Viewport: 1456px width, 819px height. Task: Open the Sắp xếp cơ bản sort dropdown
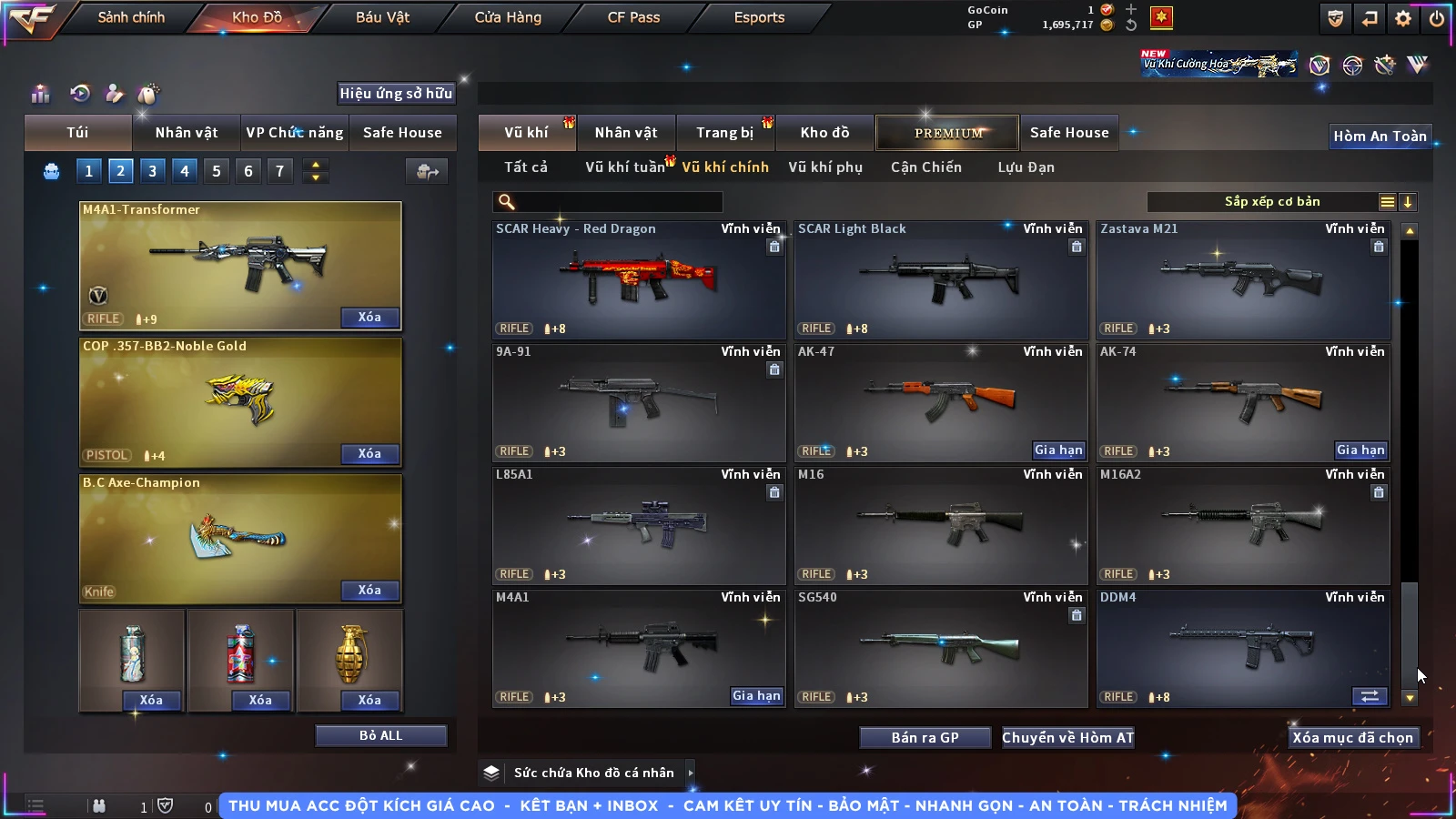click(1271, 202)
